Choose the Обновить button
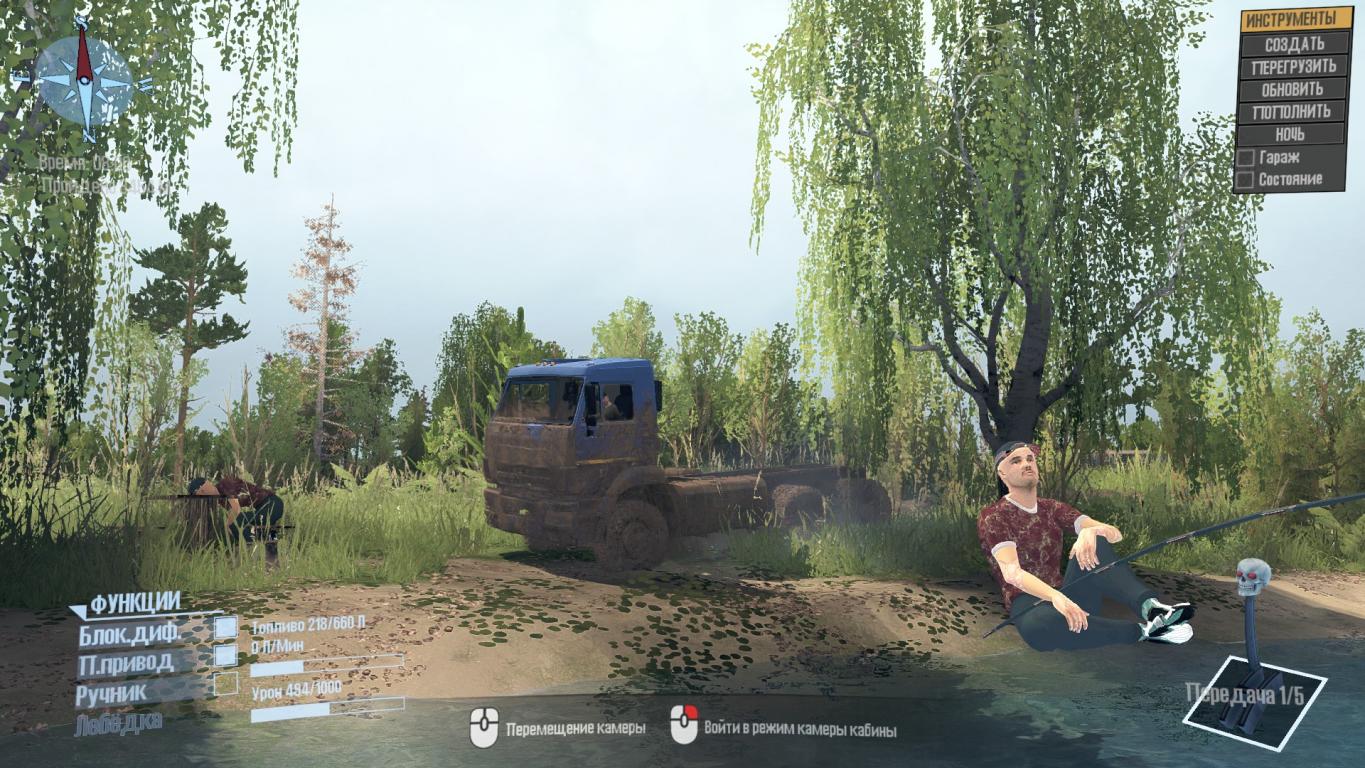 1293,89
